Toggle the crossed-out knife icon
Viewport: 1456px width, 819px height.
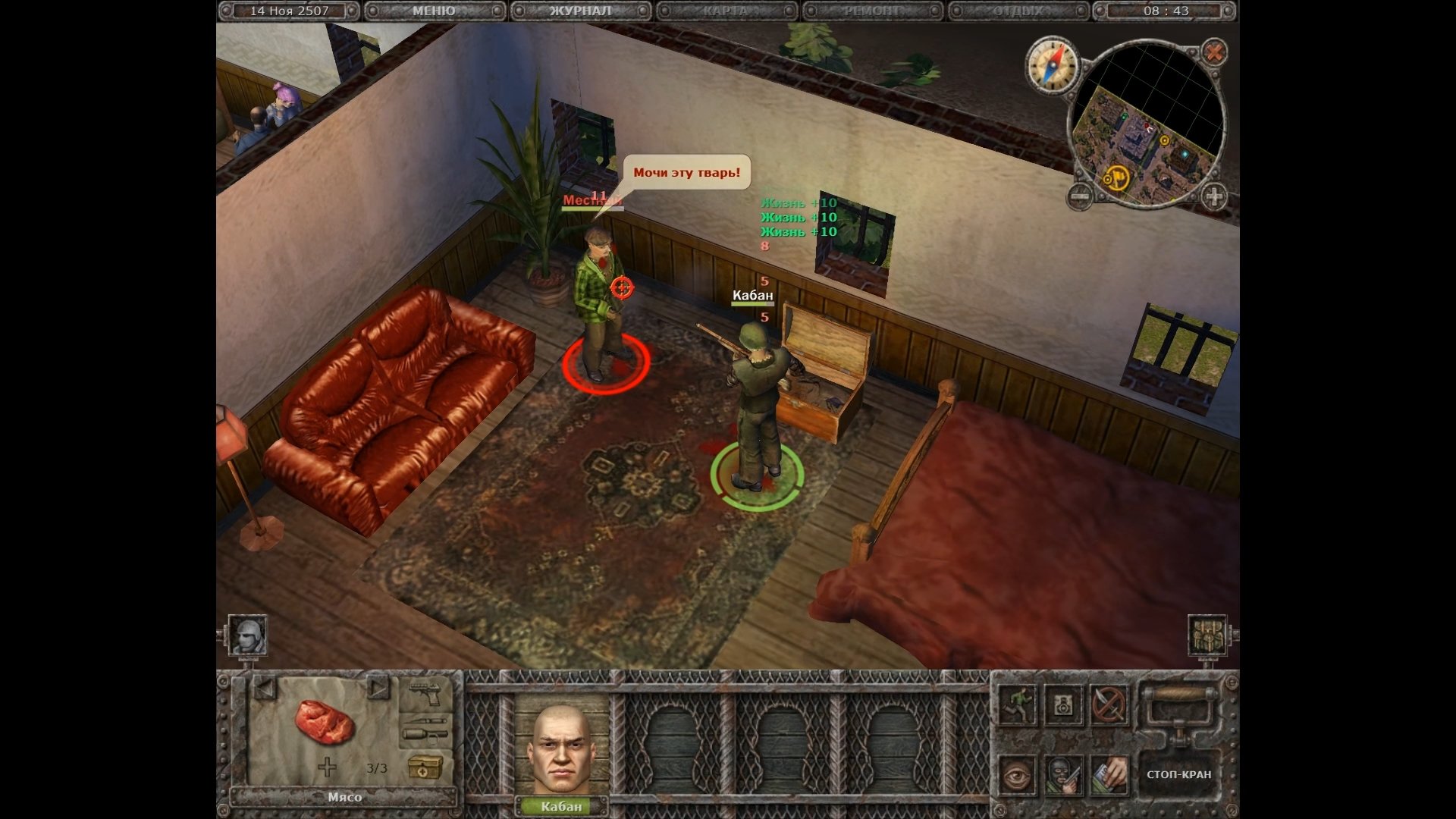(1109, 704)
